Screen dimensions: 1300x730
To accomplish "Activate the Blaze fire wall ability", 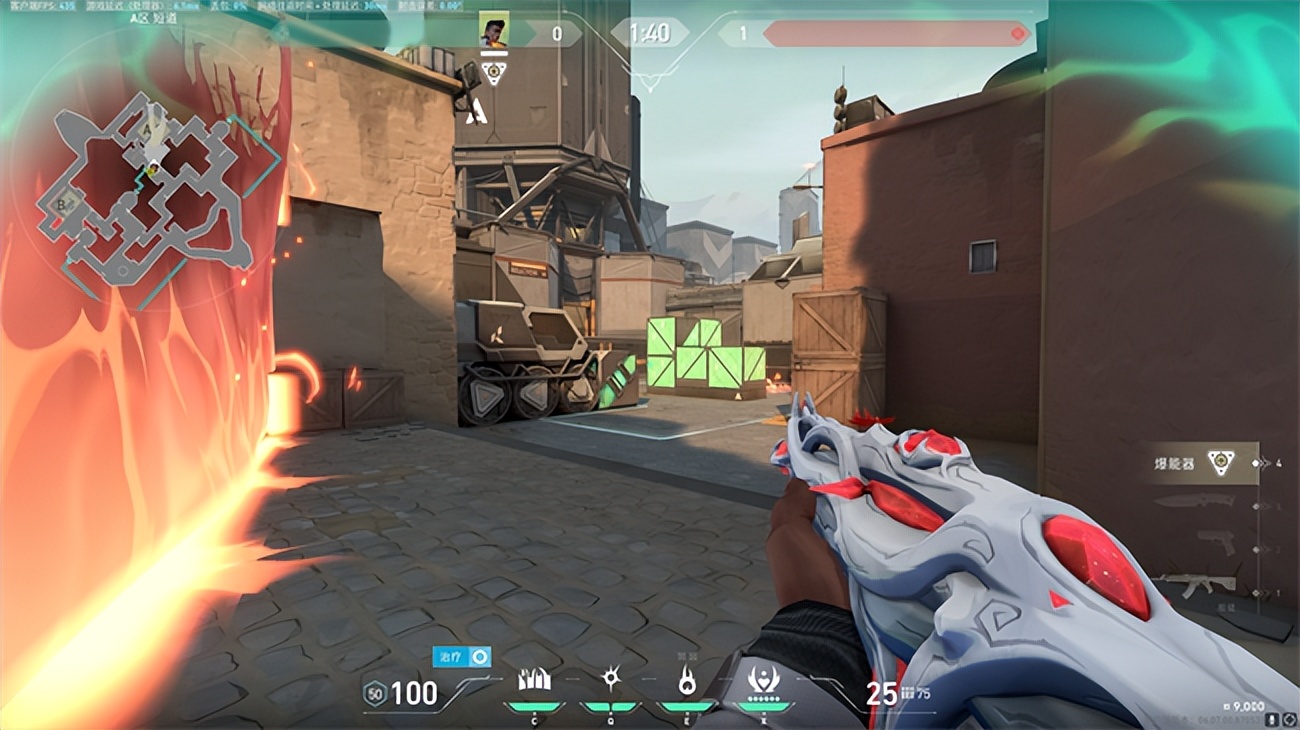I will [x=534, y=681].
